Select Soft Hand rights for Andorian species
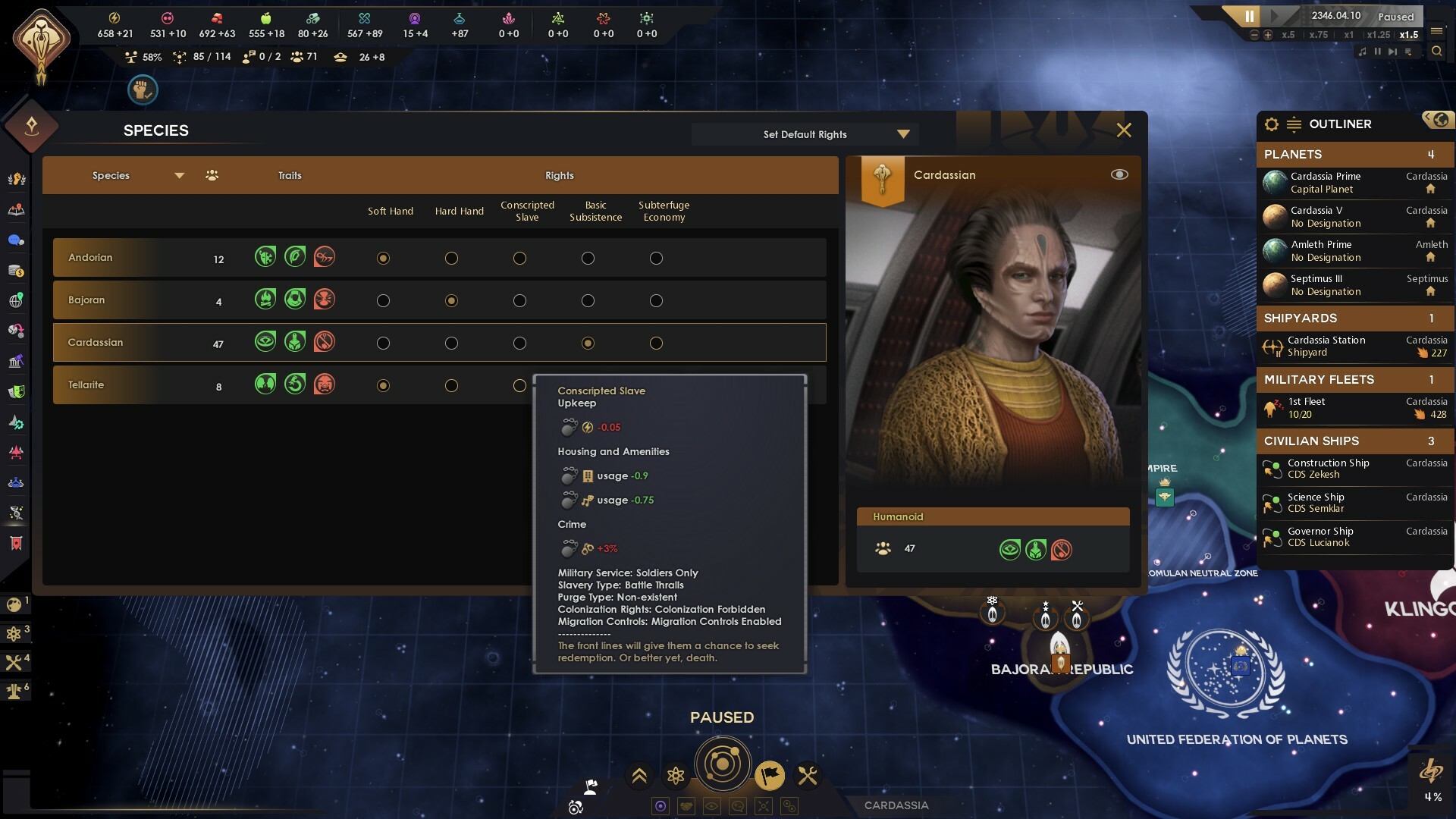 383,258
